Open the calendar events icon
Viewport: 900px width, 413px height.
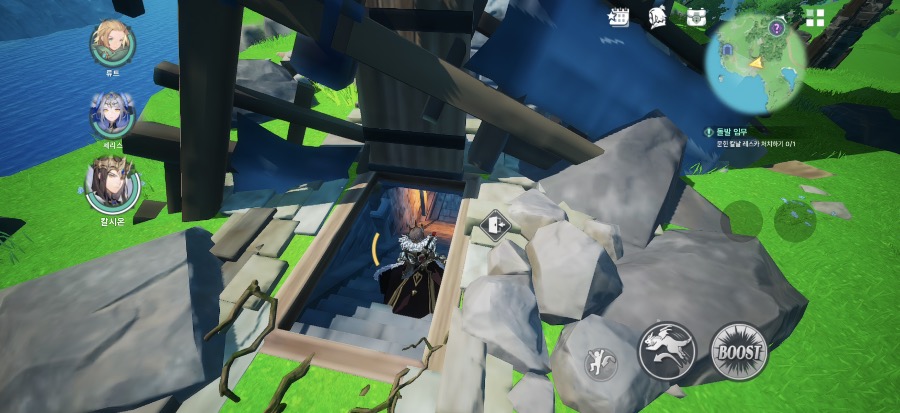(619, 16)
